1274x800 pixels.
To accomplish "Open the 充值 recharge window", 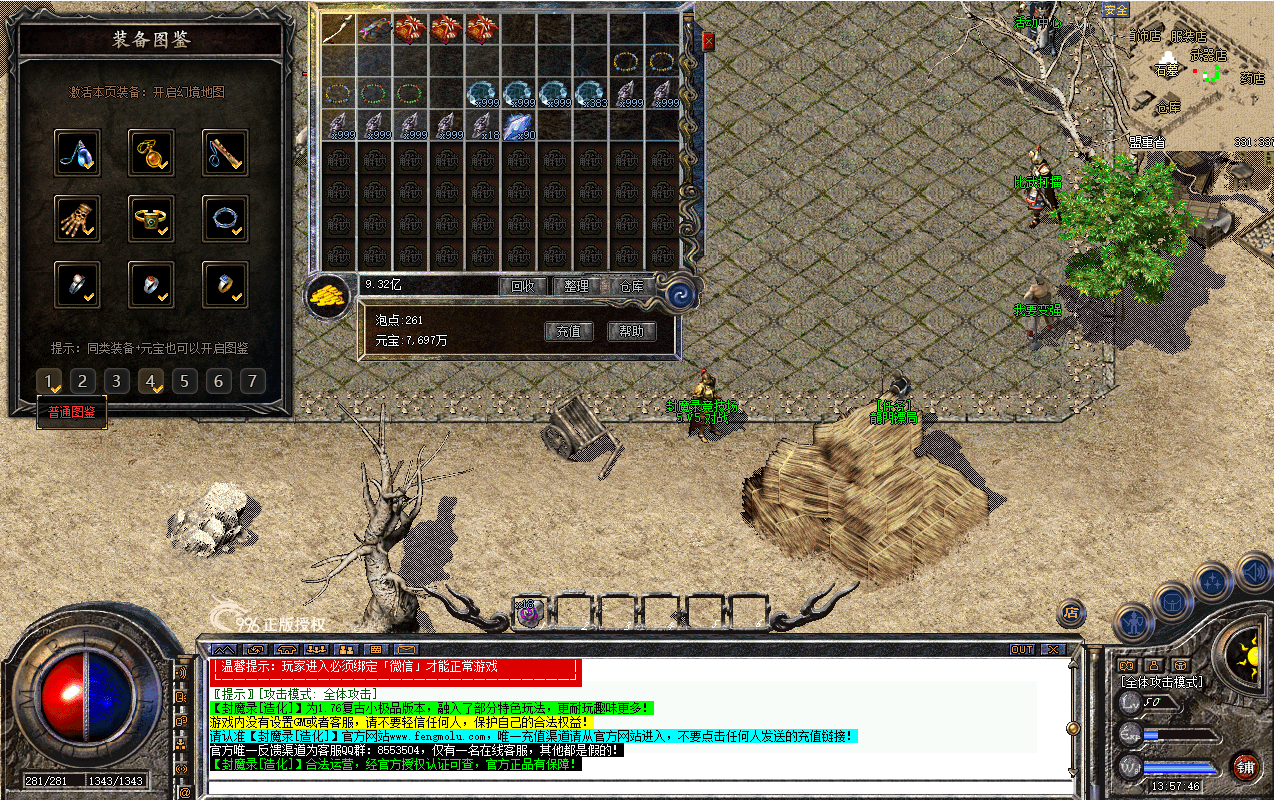I will 569,331.
